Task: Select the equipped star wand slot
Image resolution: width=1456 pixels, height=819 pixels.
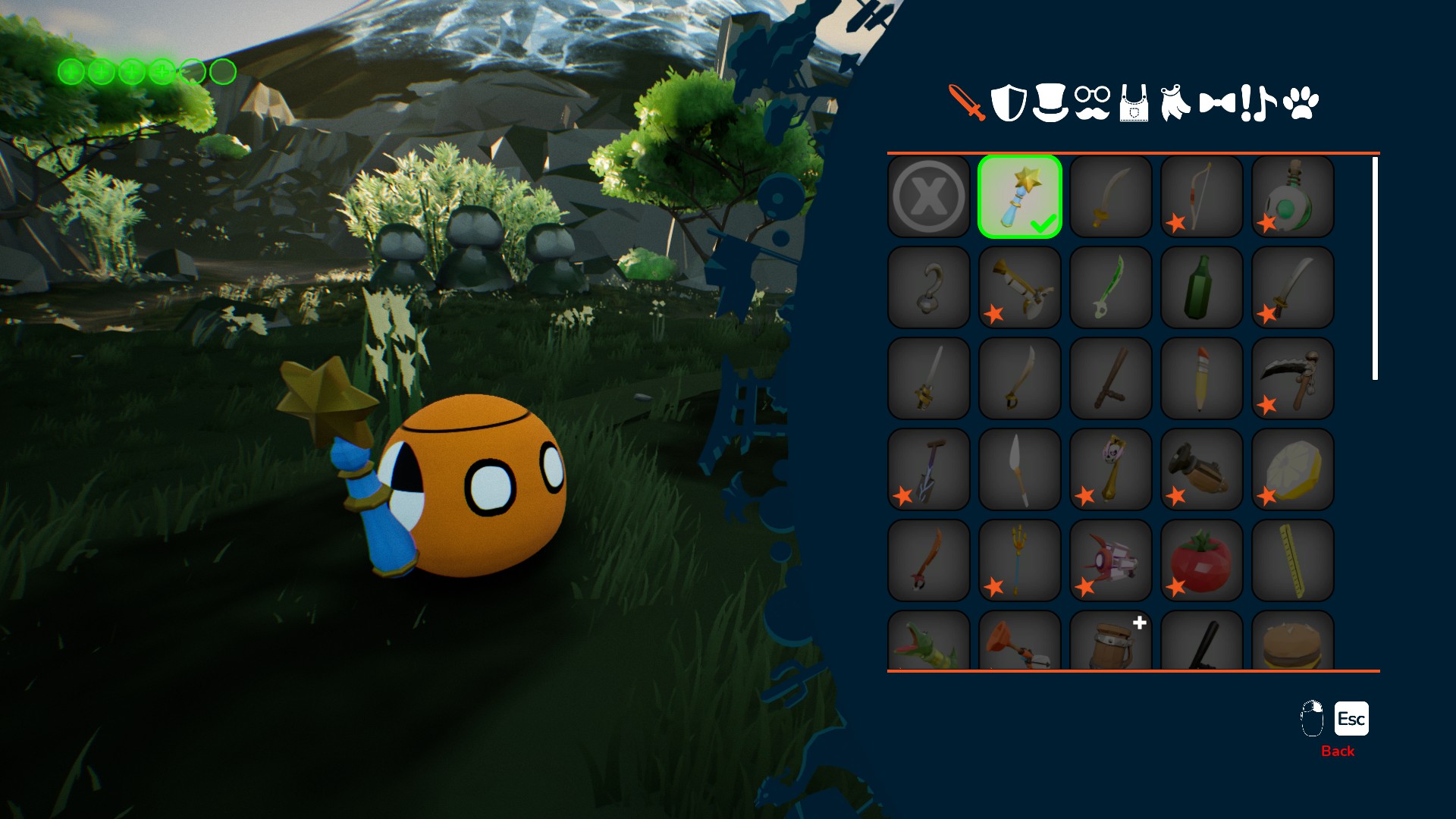Action: pyautogui.click(x=1020, y=196)
